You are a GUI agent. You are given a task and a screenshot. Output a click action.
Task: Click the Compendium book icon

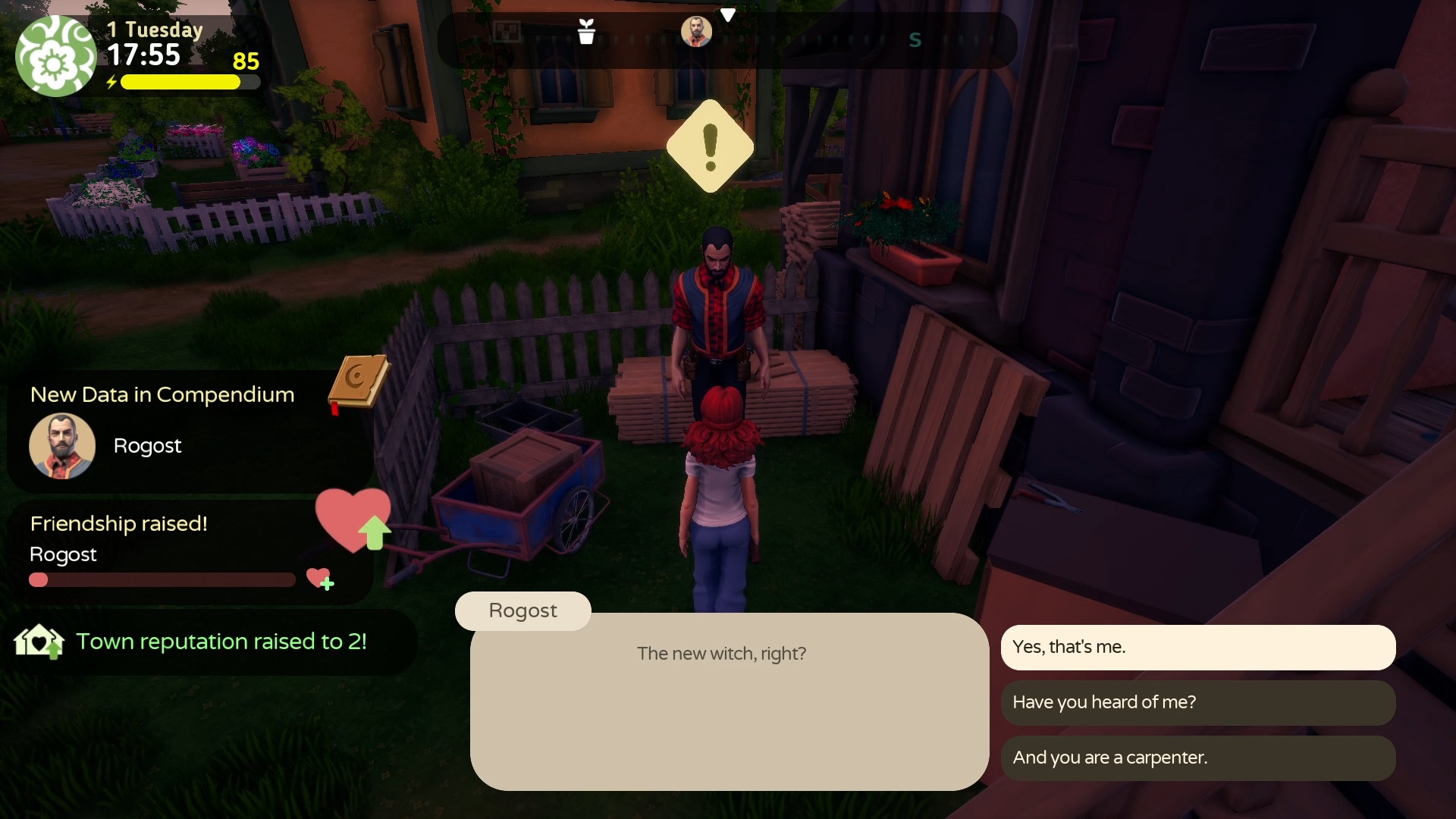click(x=358, y=382)
